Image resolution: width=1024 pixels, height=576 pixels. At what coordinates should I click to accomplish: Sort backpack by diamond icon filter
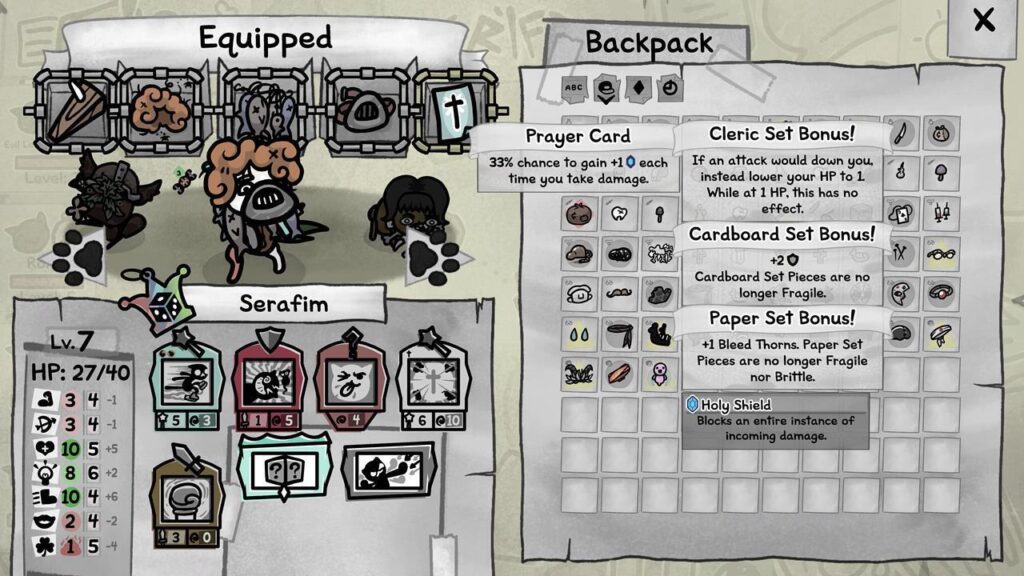638,88
